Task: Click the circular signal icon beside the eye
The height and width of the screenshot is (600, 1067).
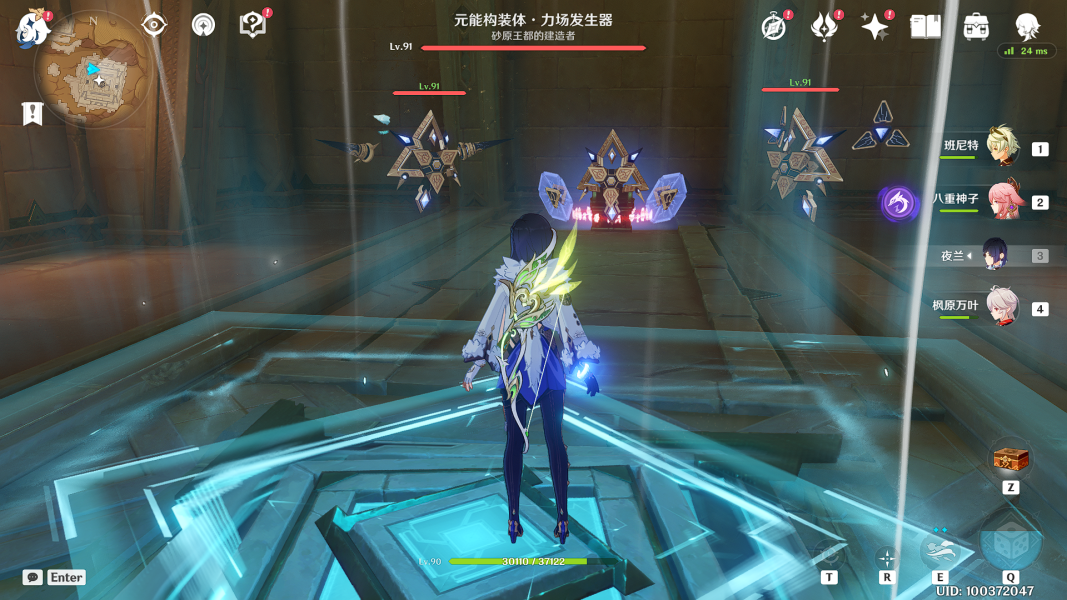Action: click(203, 25)
